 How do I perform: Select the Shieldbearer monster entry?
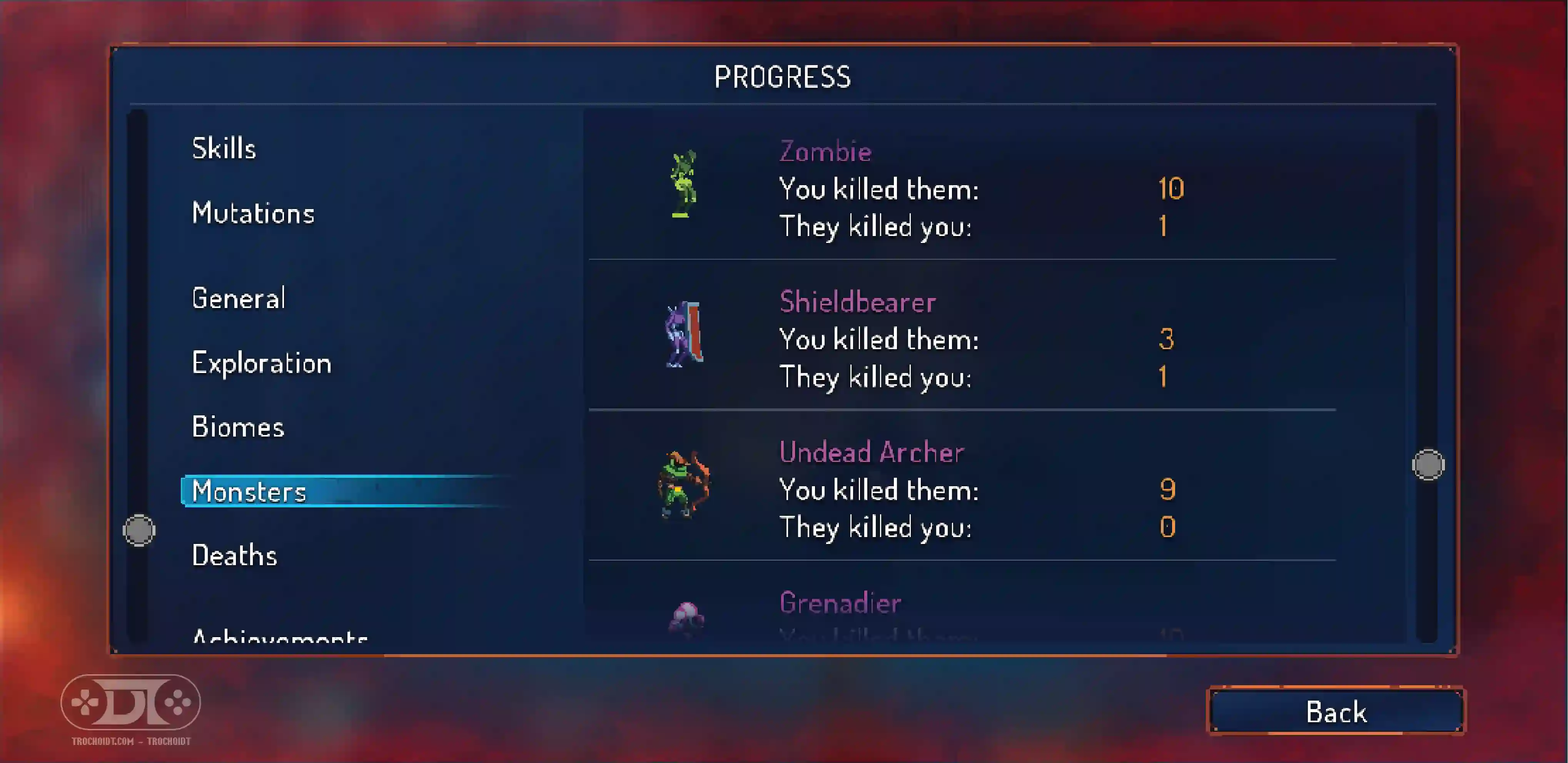click(x=962, y=339)
